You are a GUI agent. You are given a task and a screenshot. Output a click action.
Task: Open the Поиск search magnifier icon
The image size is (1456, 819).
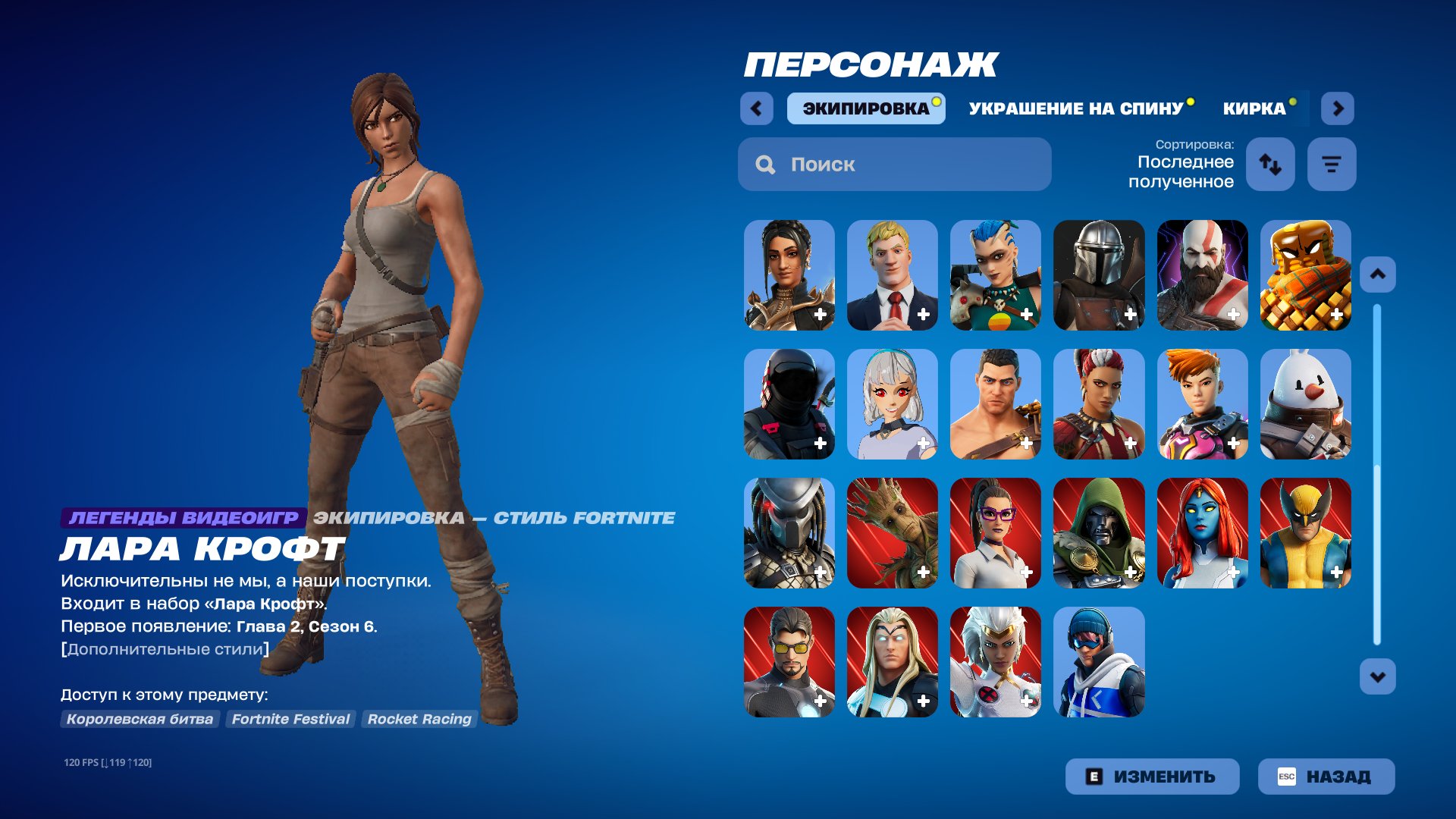point(765,164)
